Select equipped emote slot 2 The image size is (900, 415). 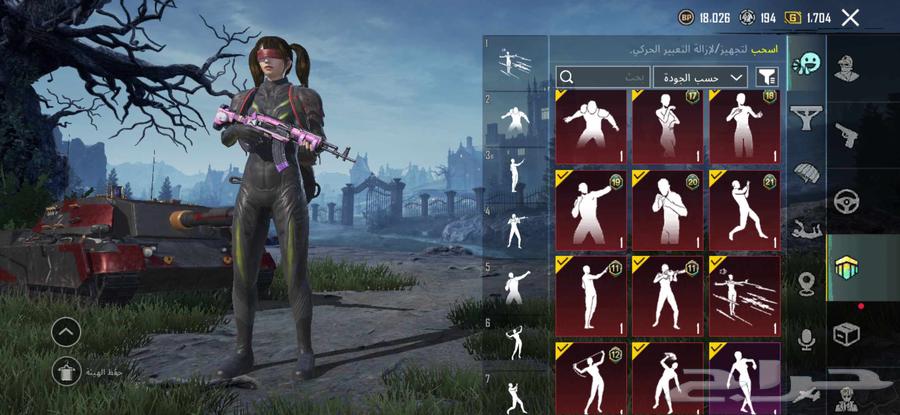pos(516,118)
